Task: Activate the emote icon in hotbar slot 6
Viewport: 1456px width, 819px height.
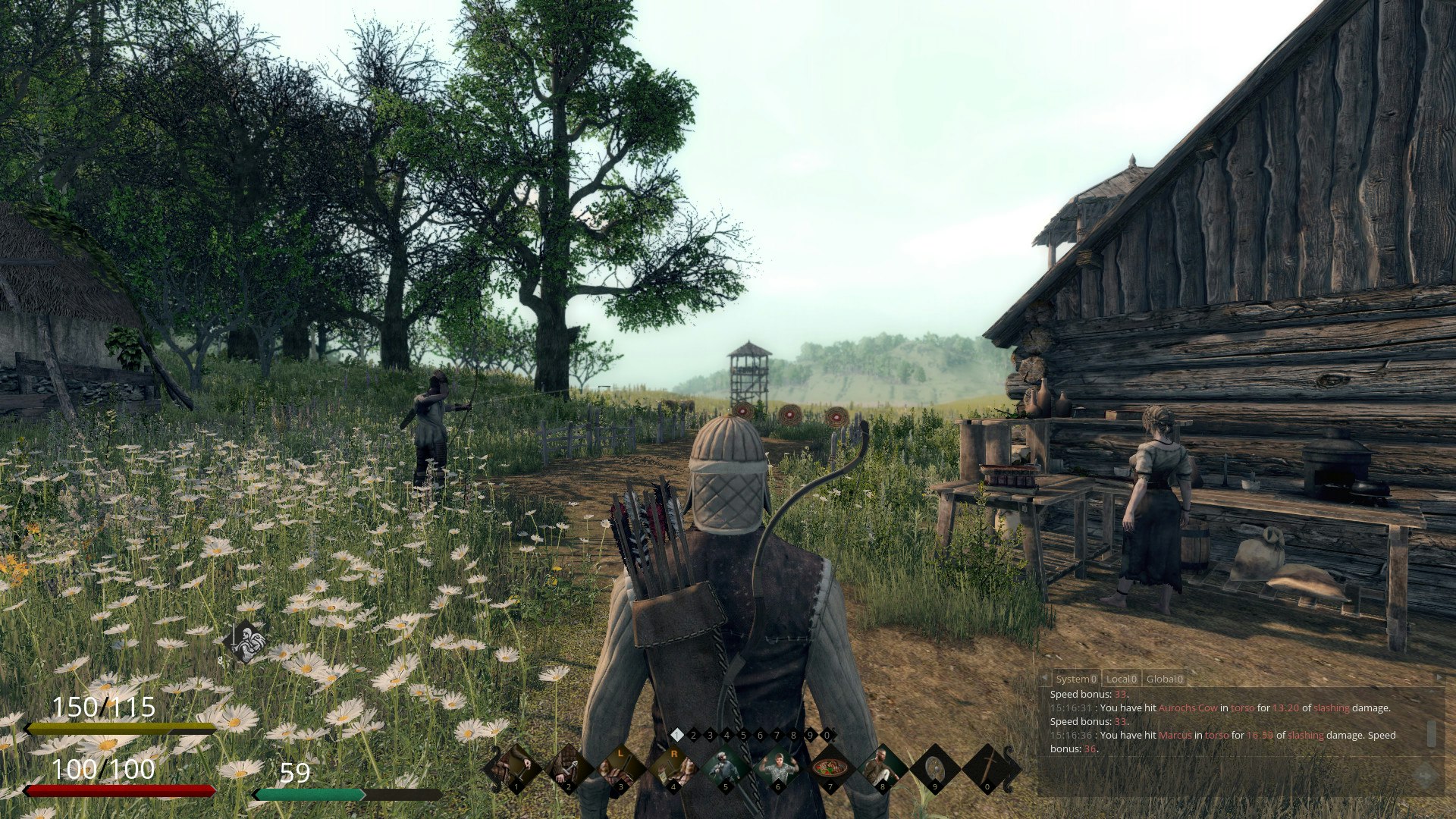Action: click(777, 766)
